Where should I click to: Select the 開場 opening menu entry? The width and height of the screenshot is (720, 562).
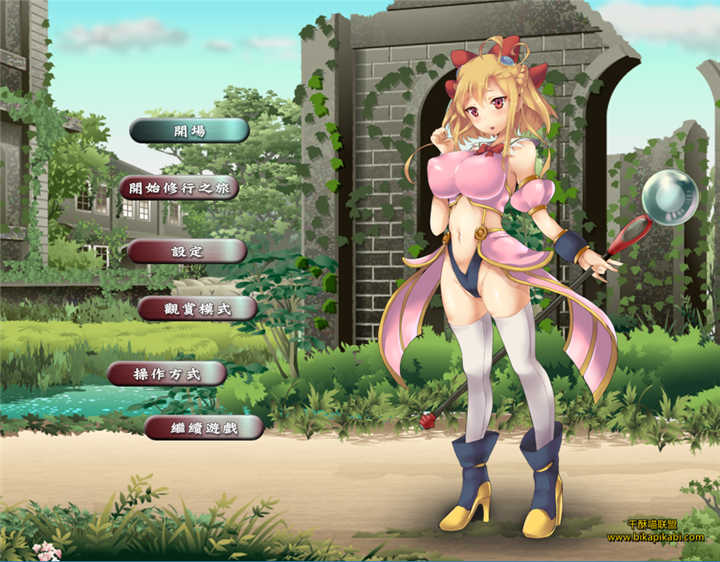189,130
